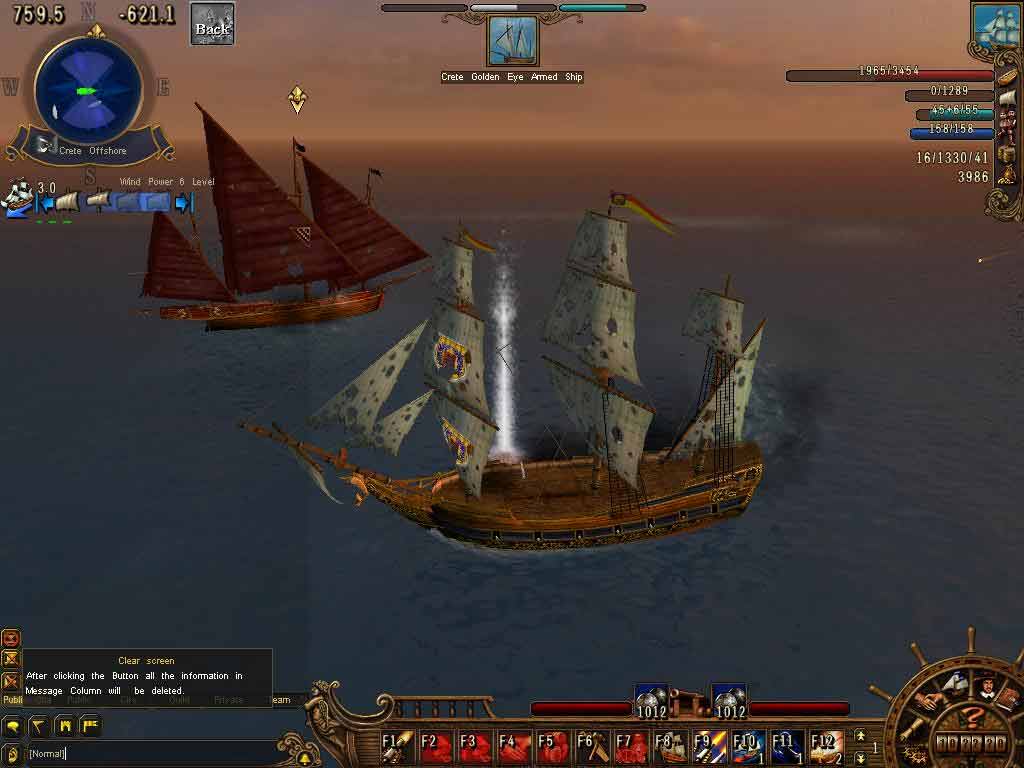Click the Back button near the compass

[x=212, y=24]
